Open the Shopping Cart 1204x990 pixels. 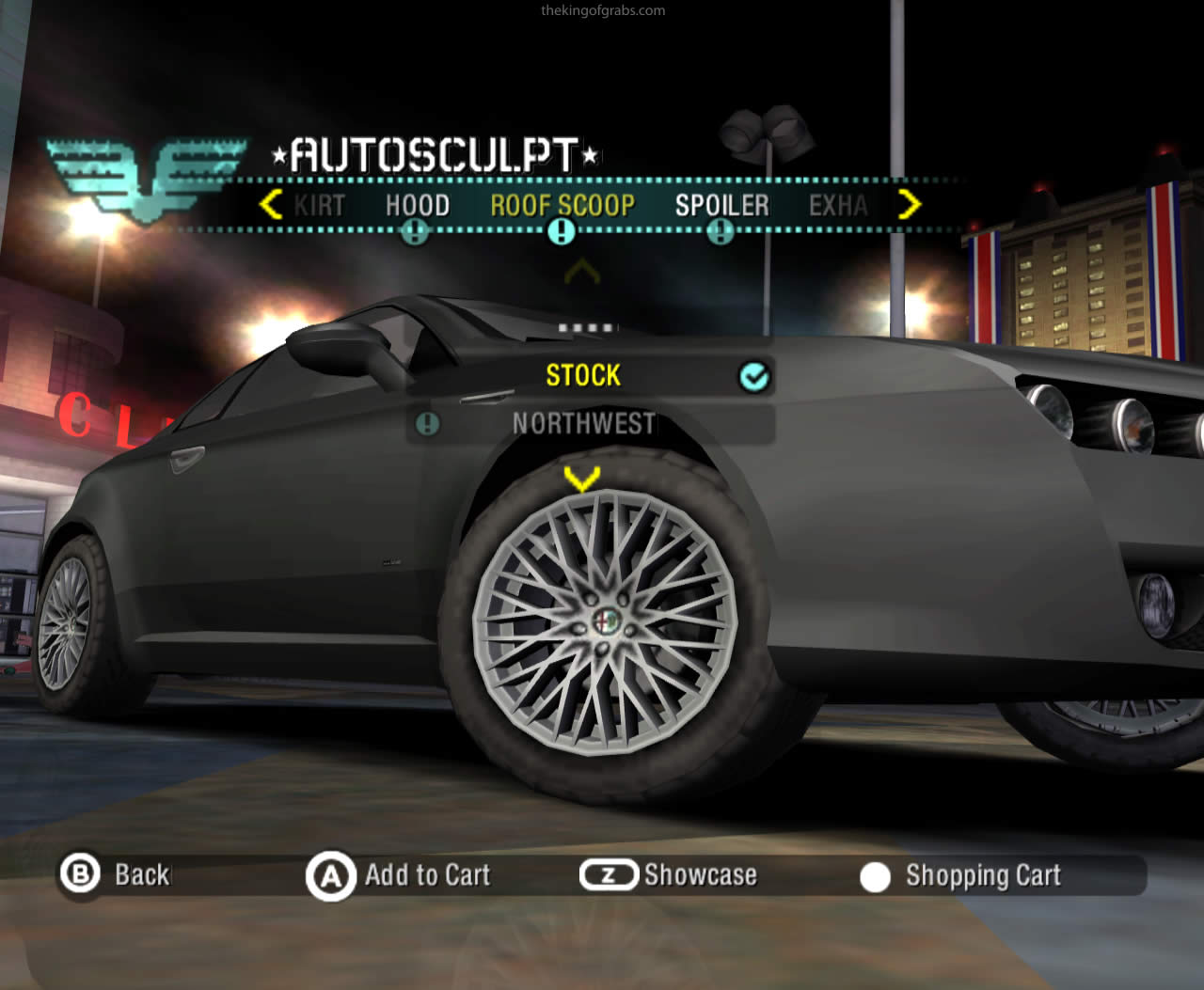[x=961, y=876]
